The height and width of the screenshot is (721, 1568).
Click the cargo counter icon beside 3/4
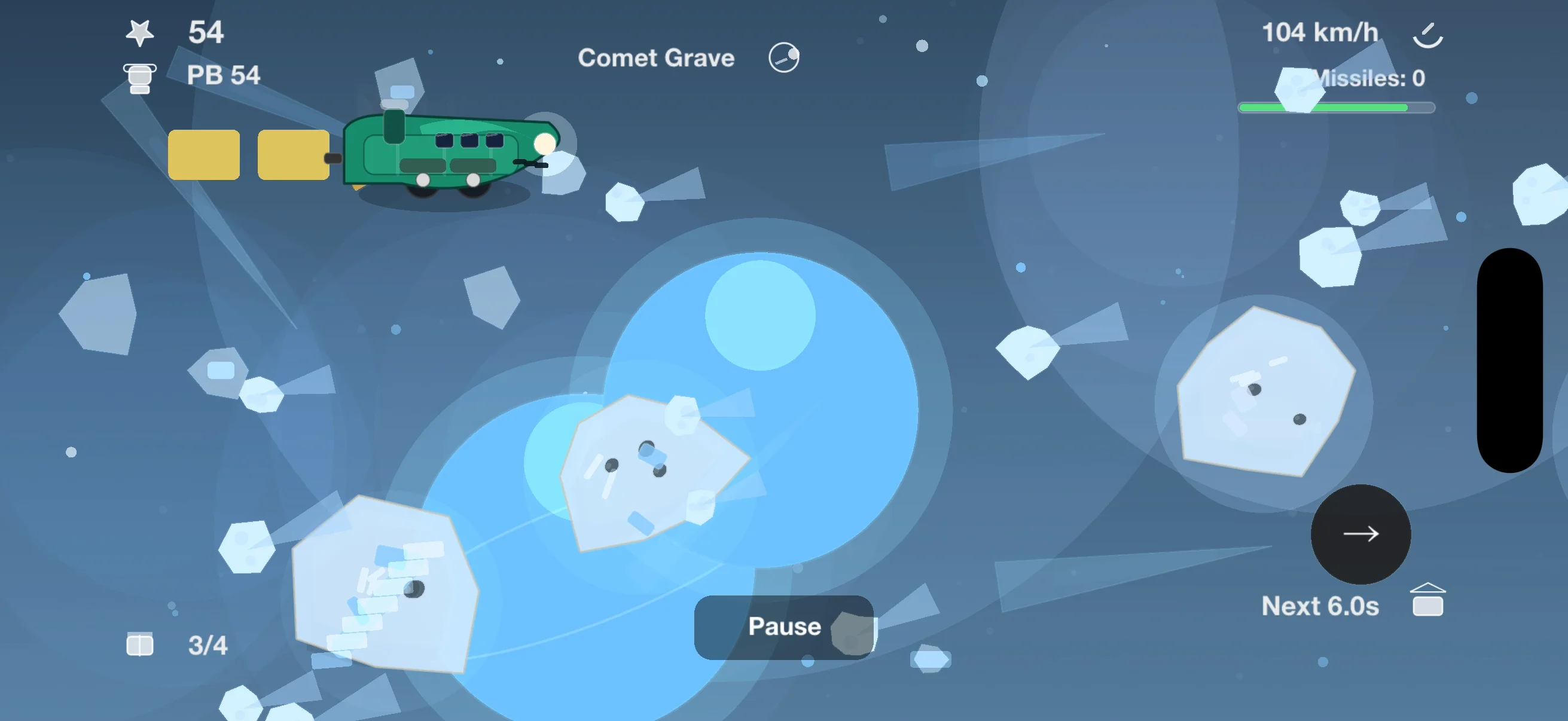139,644
